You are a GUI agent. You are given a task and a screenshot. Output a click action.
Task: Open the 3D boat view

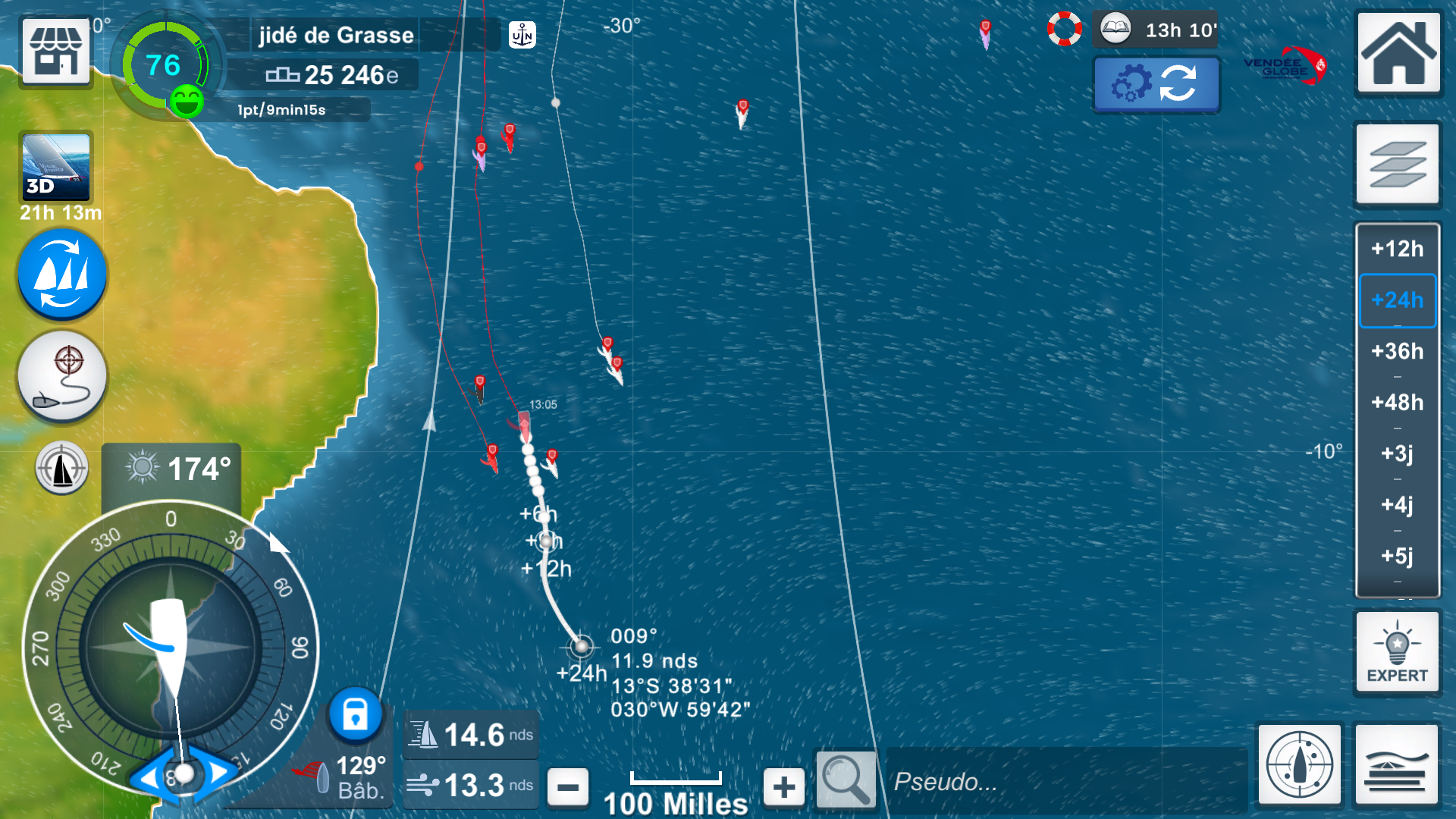(x=56, y=168)
